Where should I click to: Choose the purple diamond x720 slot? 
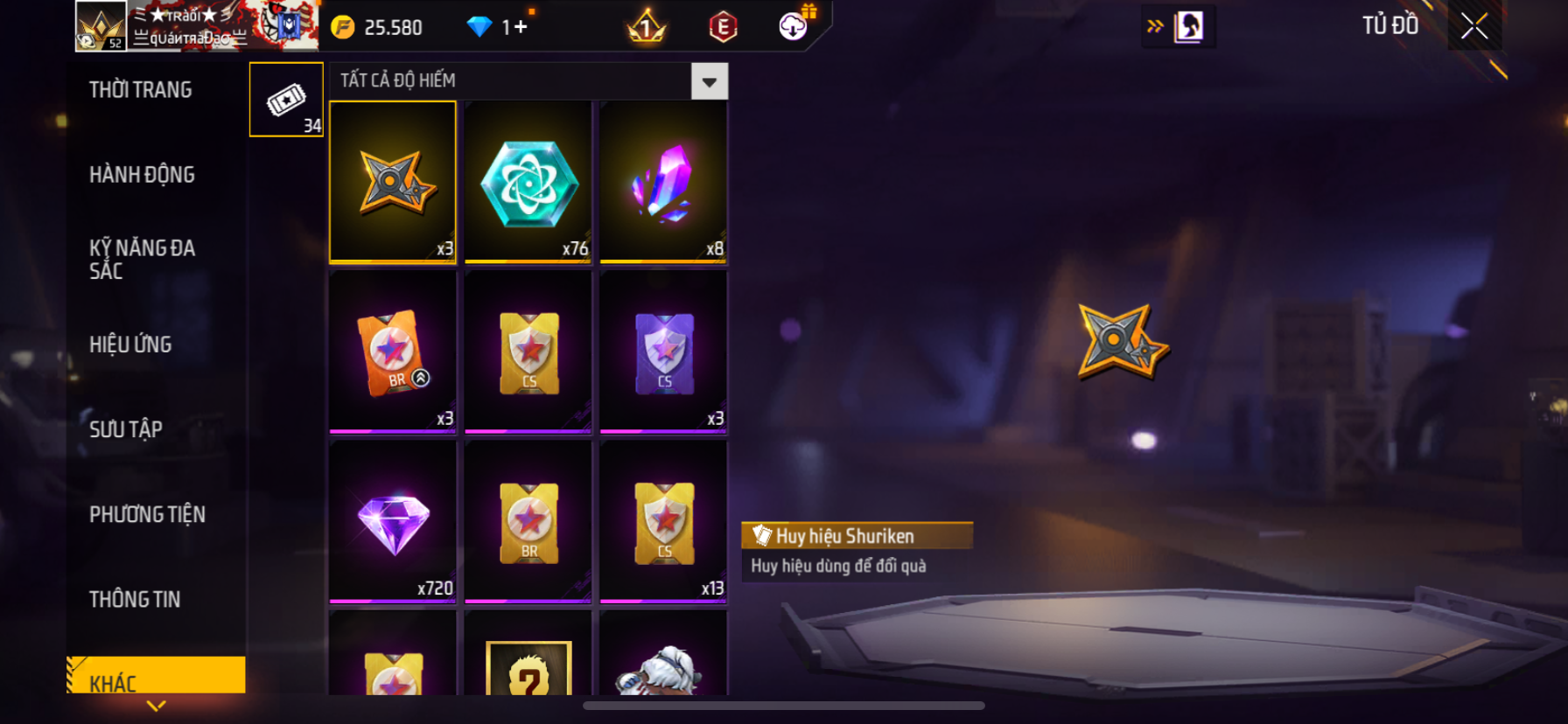[393, 522]
